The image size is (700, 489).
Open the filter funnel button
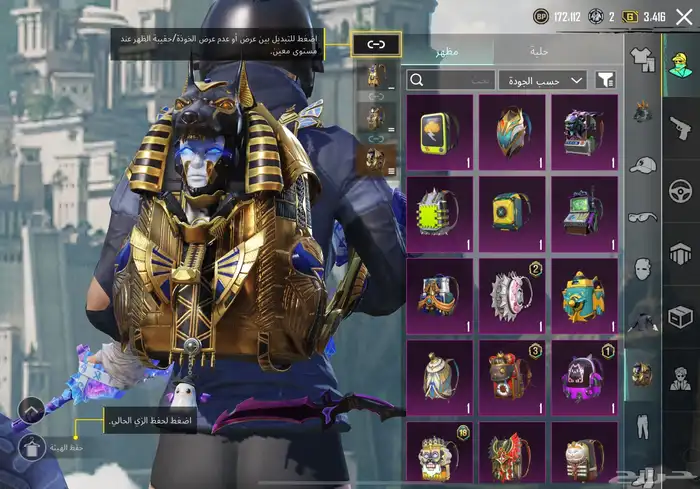tap(605, 80)
